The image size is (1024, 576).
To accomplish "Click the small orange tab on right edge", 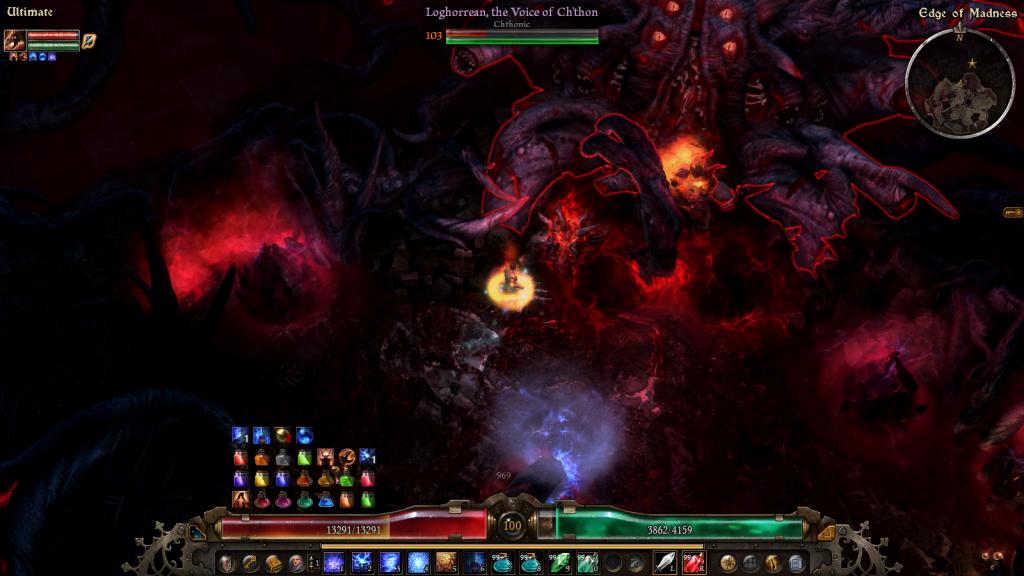I will click(x=1012, y=212).
